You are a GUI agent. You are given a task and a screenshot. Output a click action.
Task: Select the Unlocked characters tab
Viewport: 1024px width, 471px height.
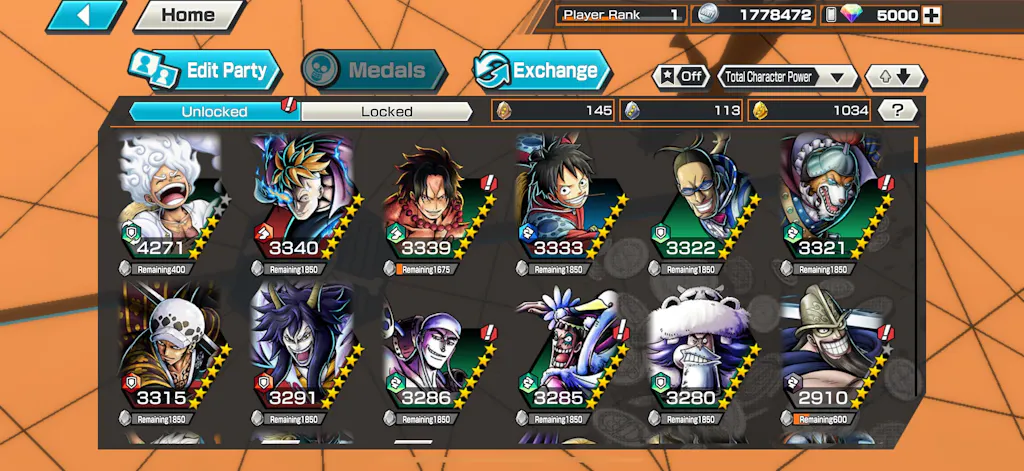(214, 111)
